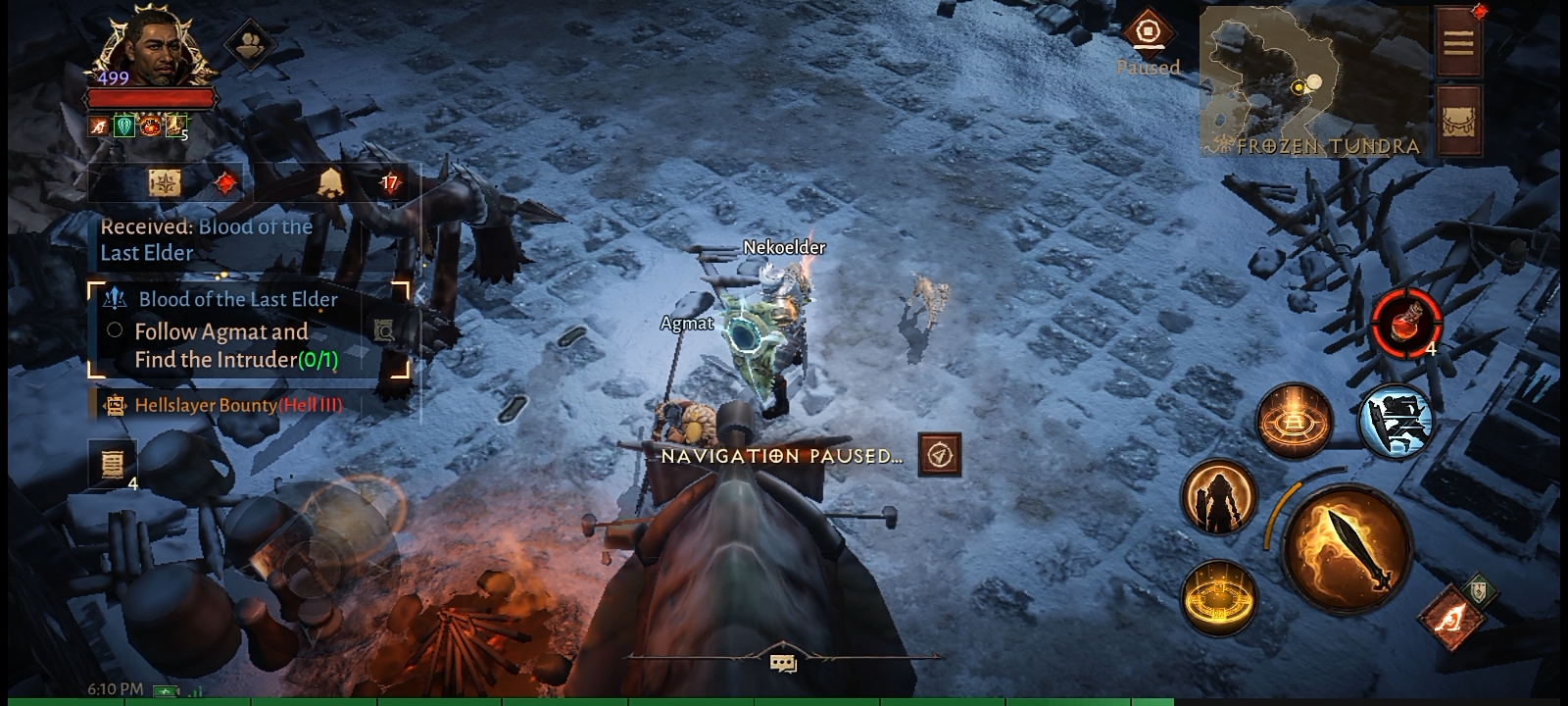Activate the blue shield charge skill
1568x706 pixels.
click(x=1396, y=421)
